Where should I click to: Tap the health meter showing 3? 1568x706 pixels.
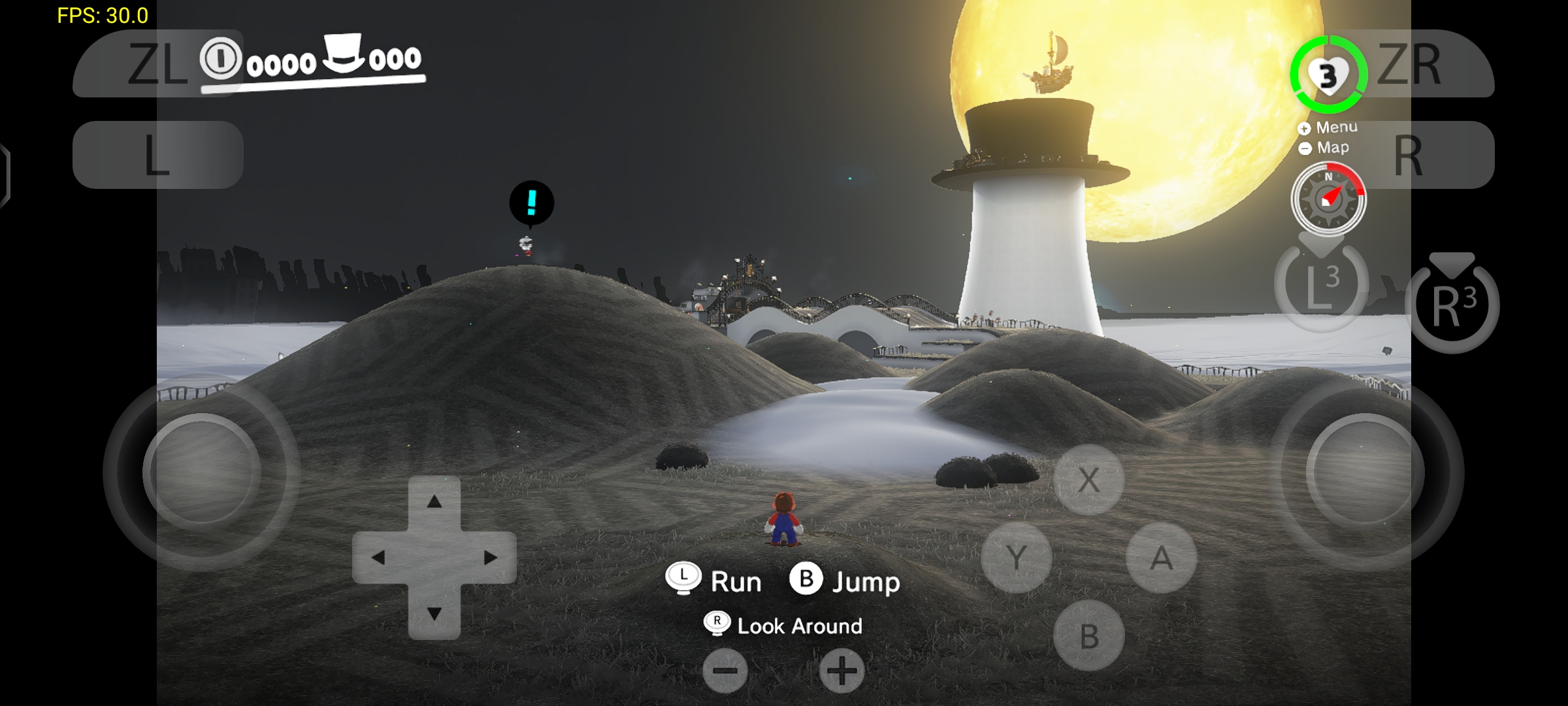(1327, 74)
